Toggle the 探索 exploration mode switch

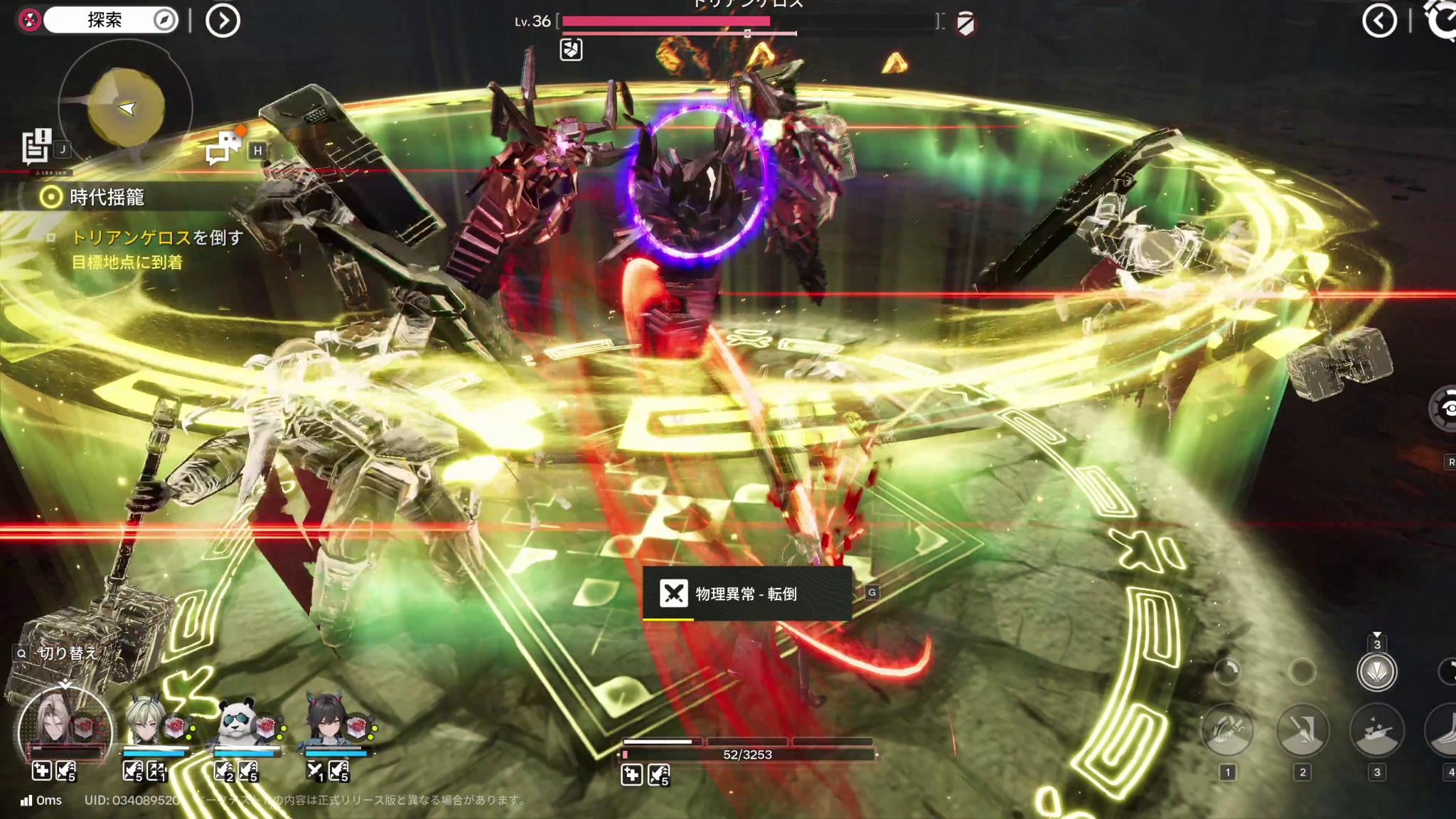coord(109,20)
